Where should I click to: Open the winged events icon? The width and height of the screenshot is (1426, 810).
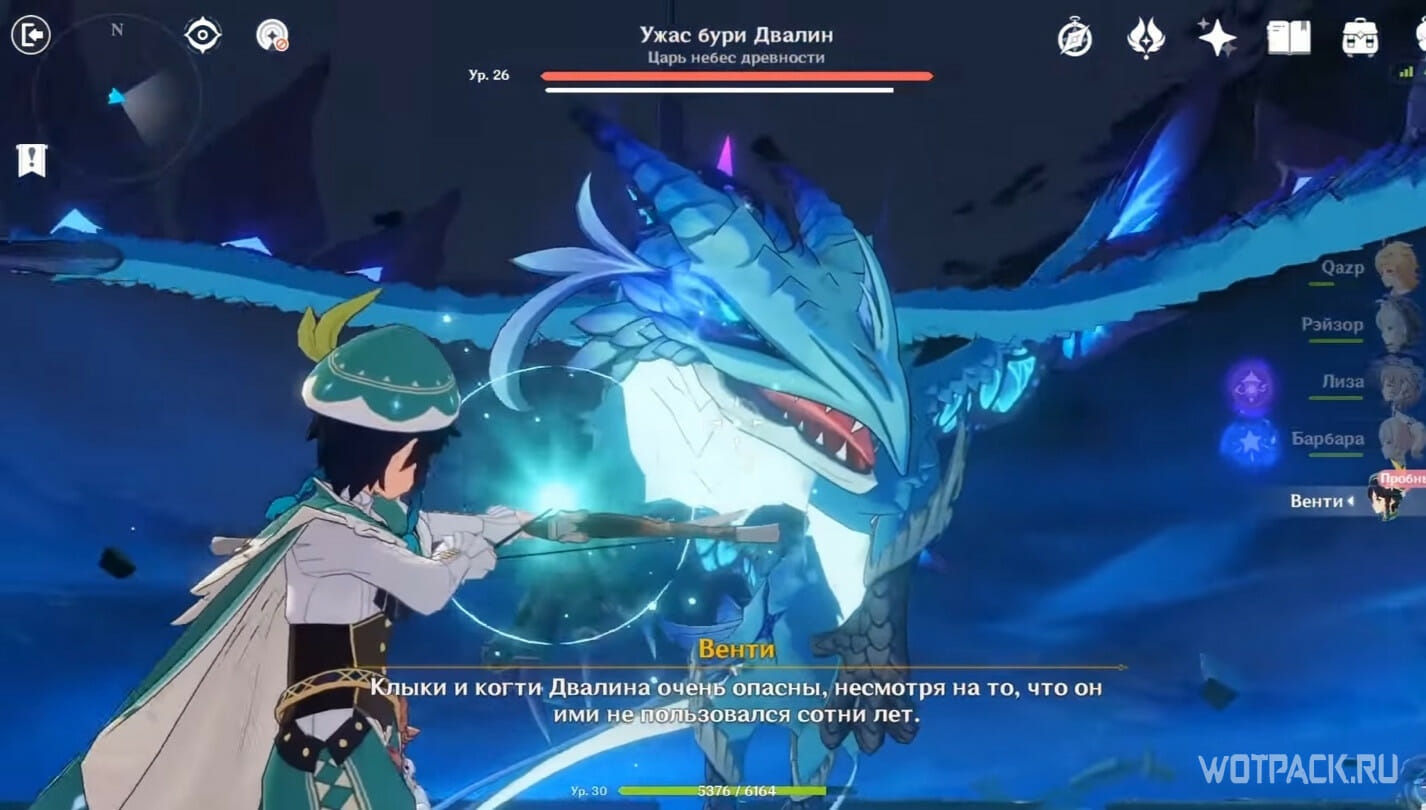(x=1146, y=38)
